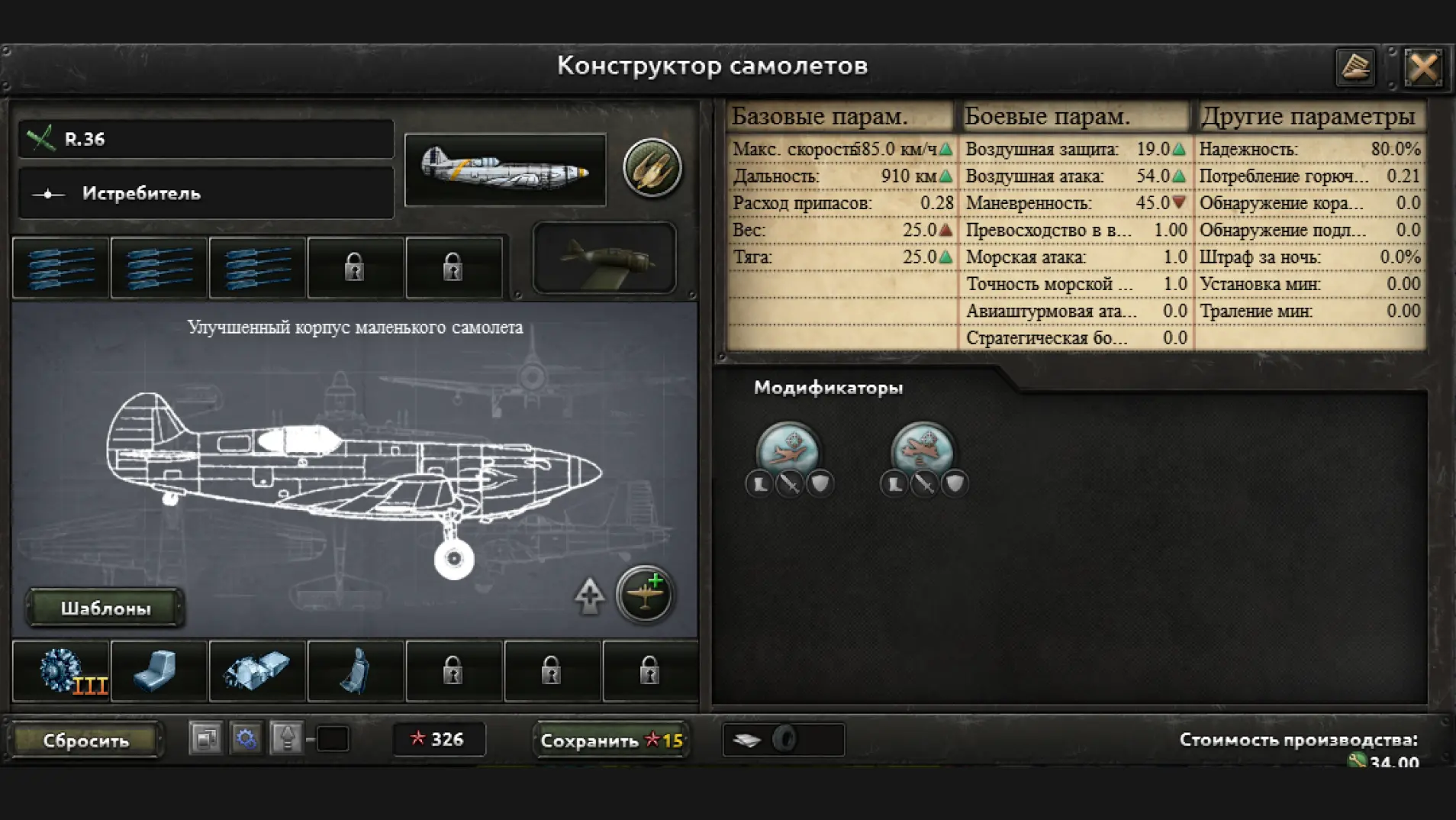Click the silver fighter plane icon thumbnail
Viewport: 1456px width, 820px height.
click(505, 169)
